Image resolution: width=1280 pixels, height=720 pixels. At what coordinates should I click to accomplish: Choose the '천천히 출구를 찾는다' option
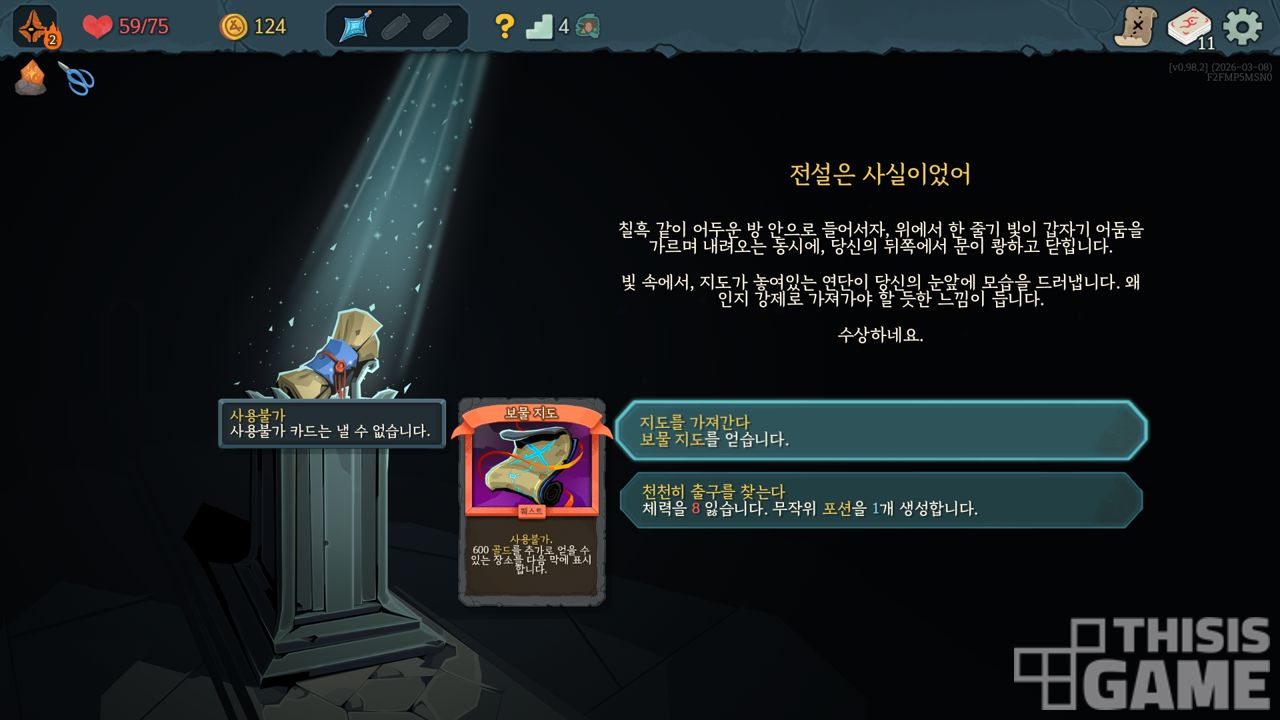click(880, 499)
